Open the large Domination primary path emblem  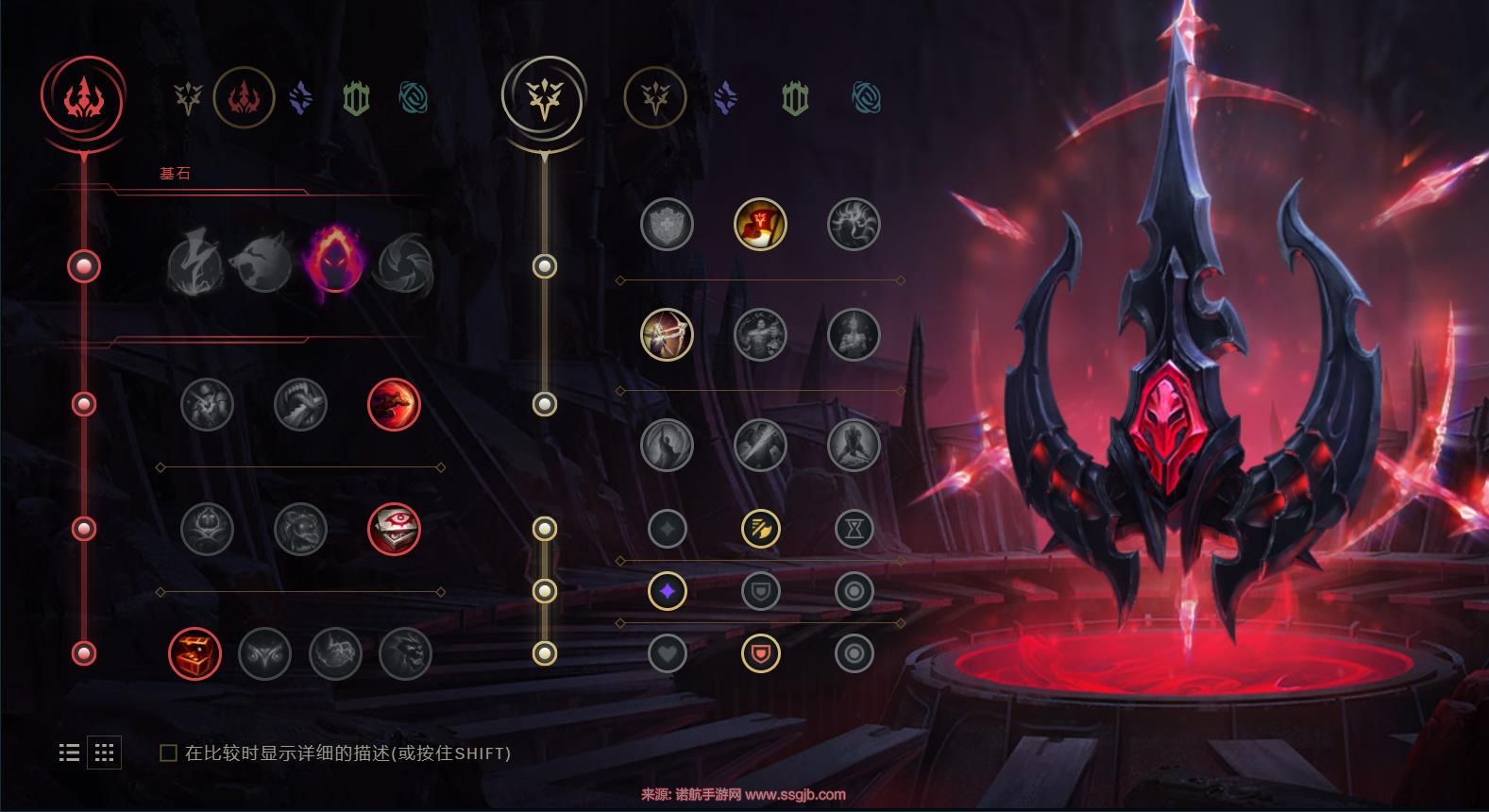coord(83,97)
